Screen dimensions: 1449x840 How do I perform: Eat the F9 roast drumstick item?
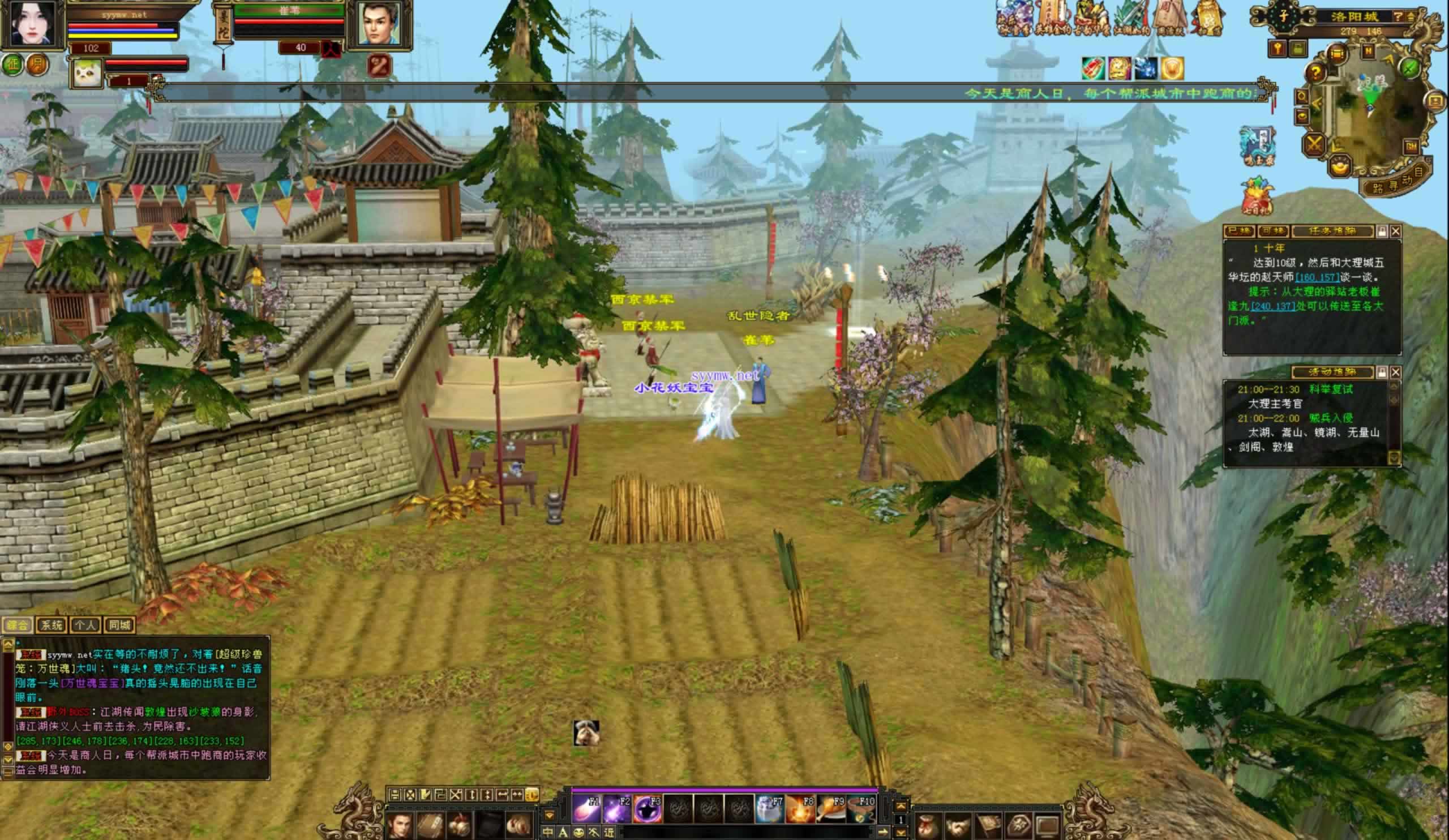tap(830, 809)
